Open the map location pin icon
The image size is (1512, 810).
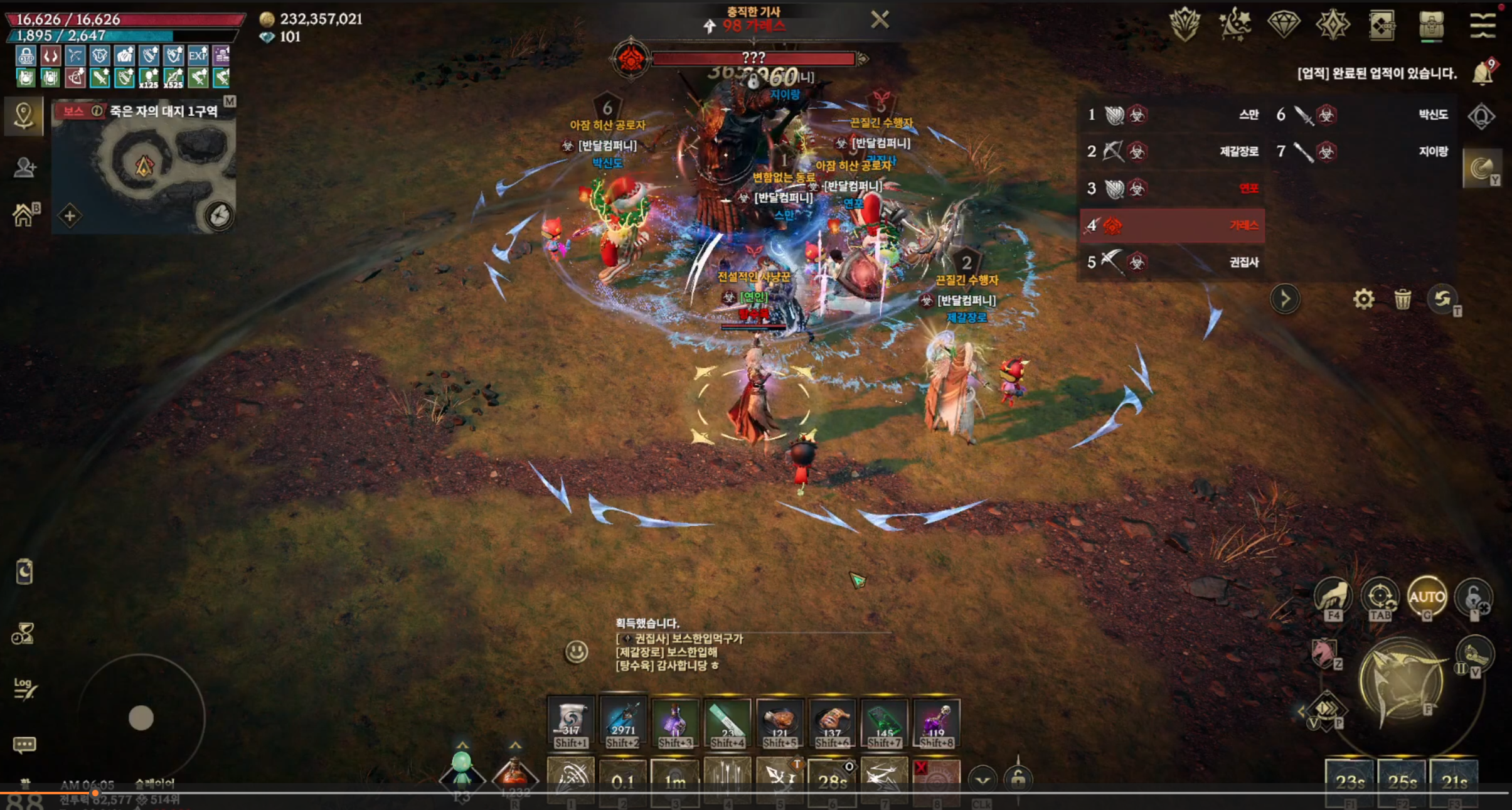pyautogui.click(x=24, y=115)
